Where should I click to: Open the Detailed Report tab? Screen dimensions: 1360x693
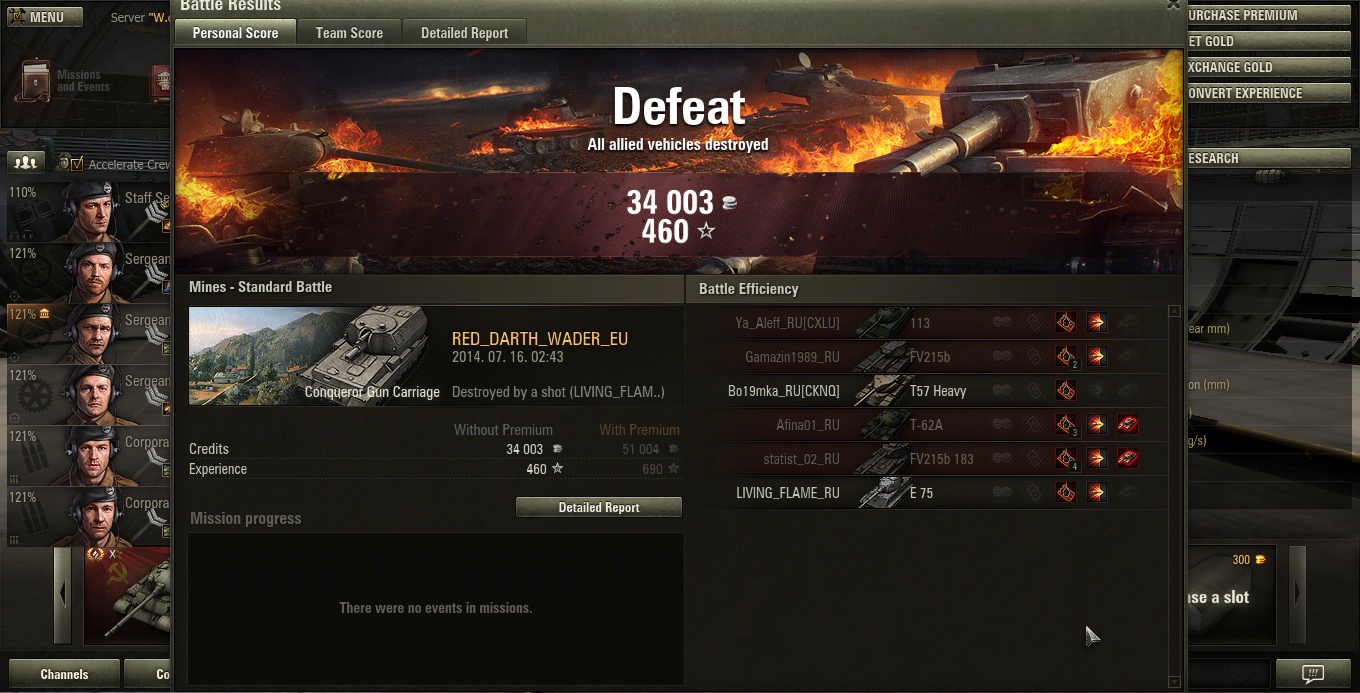[x=464, y=33]
